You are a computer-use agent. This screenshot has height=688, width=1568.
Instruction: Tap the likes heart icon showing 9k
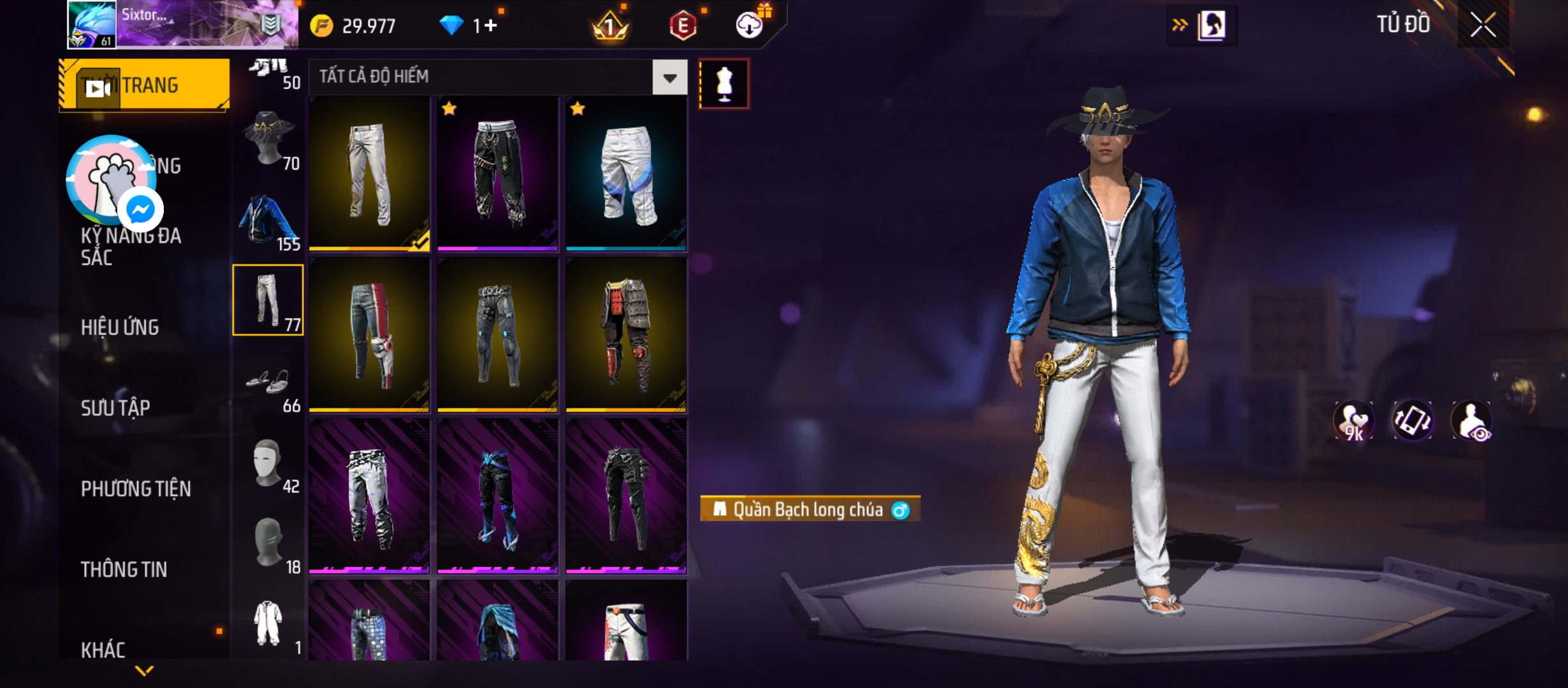point(1353,422)
